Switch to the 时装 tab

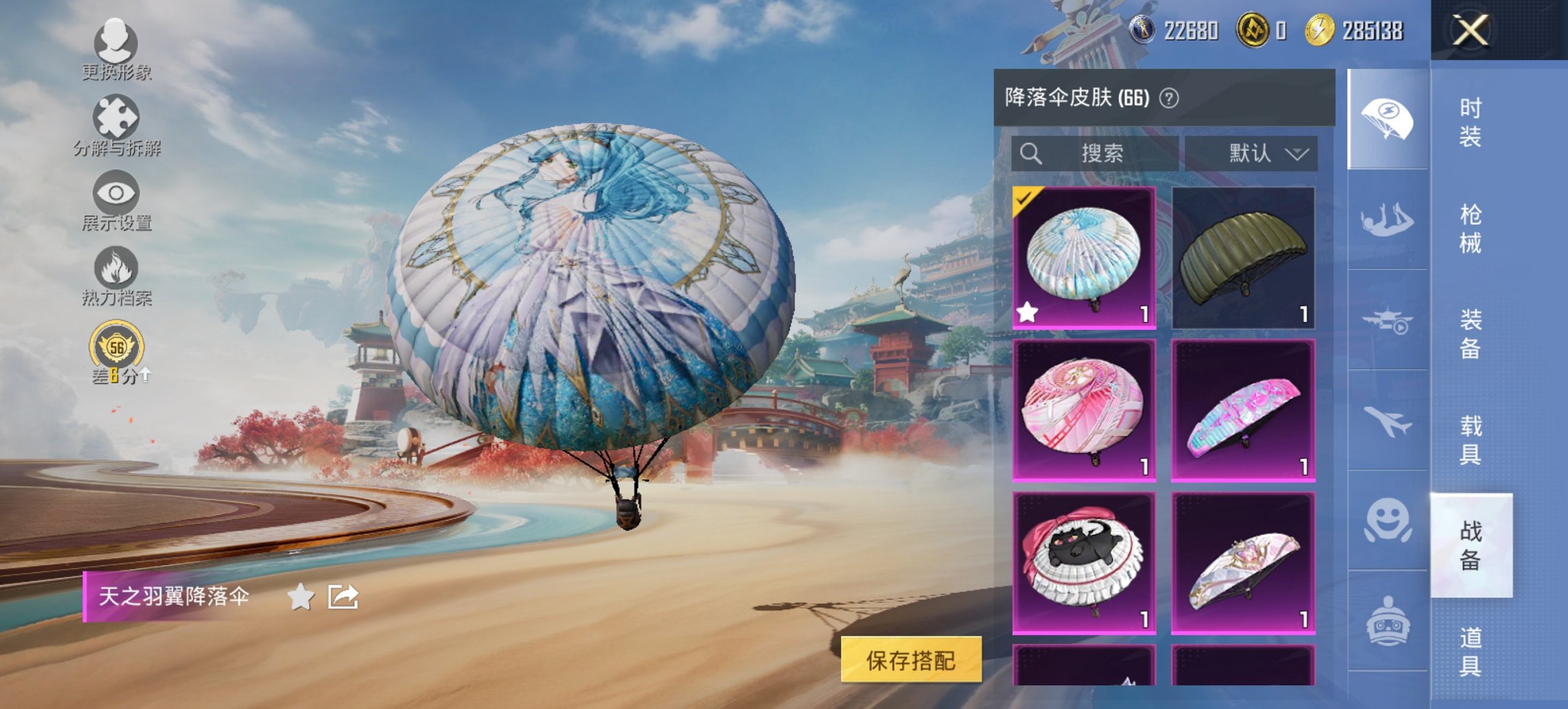coord(1470,123)
